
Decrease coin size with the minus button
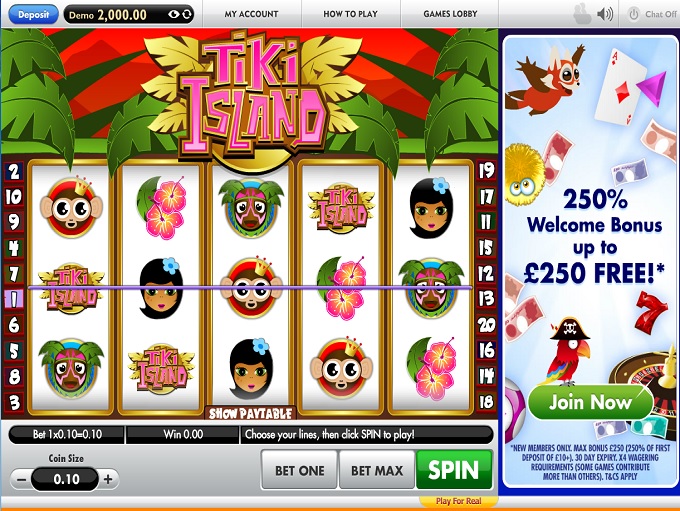click(22, 479)
